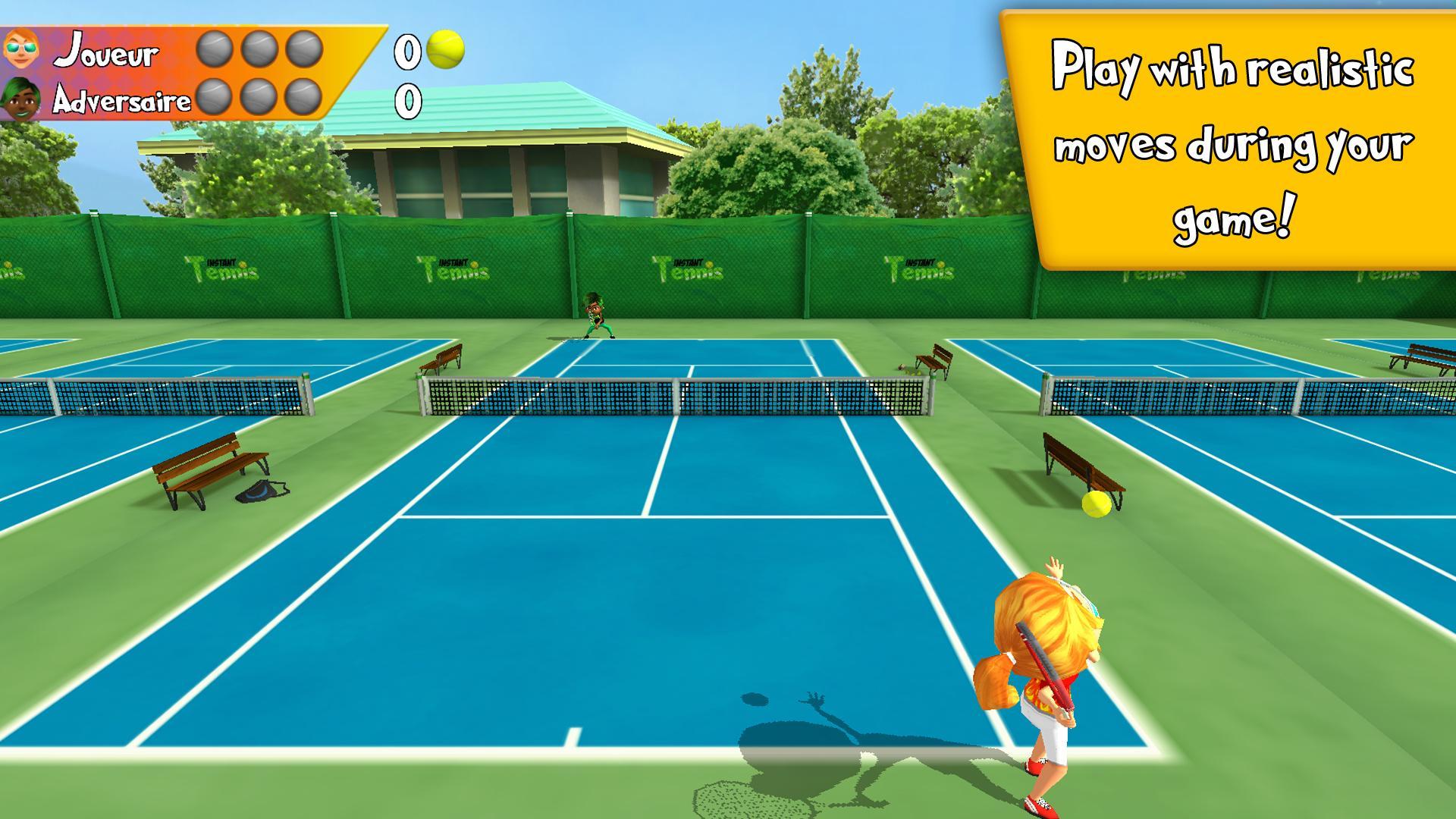Click the Joueur player avatar with sunglasses
1456x819 pixels.
point(20,49)
